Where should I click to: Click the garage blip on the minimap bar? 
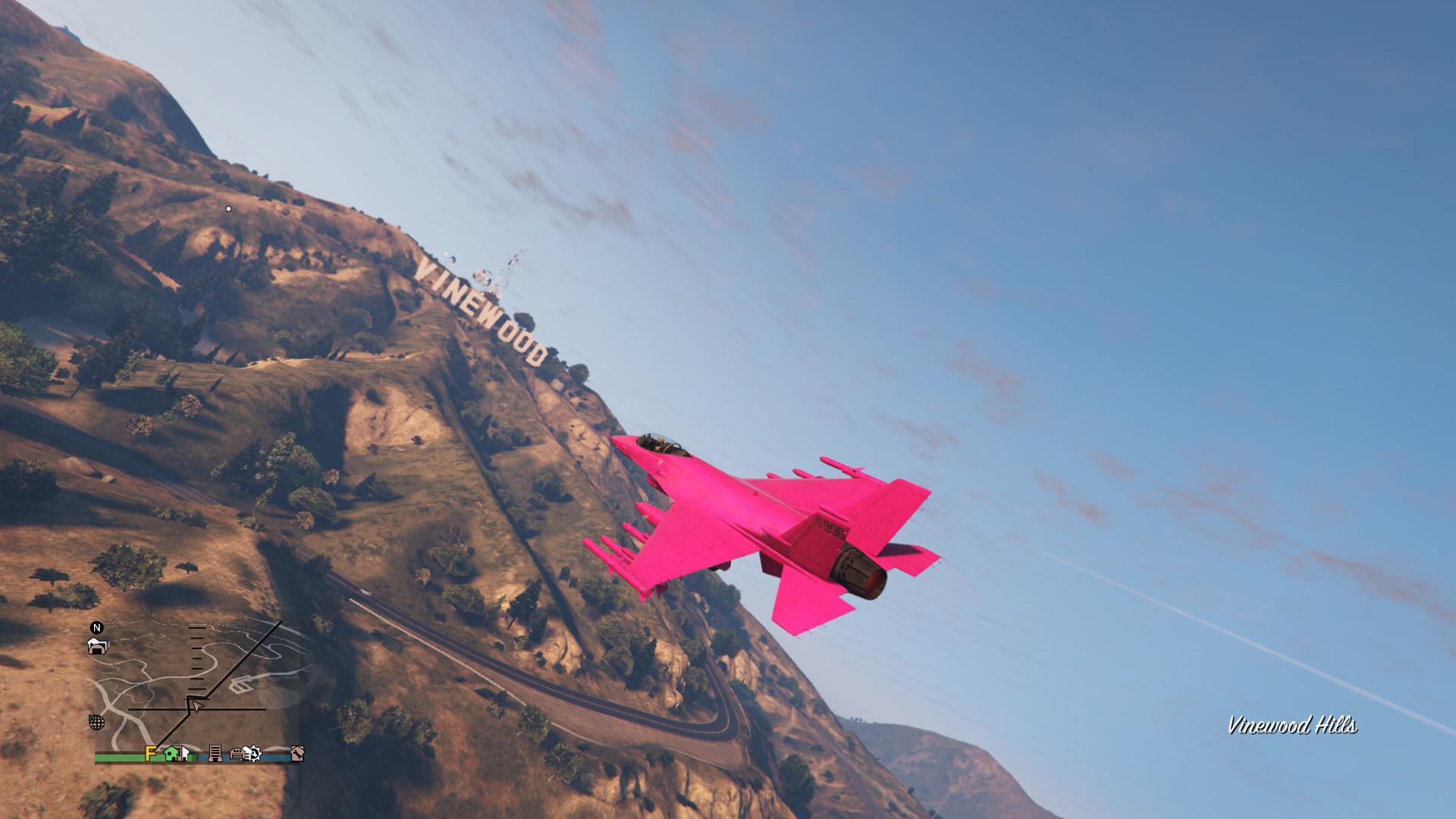coord(237,755)
